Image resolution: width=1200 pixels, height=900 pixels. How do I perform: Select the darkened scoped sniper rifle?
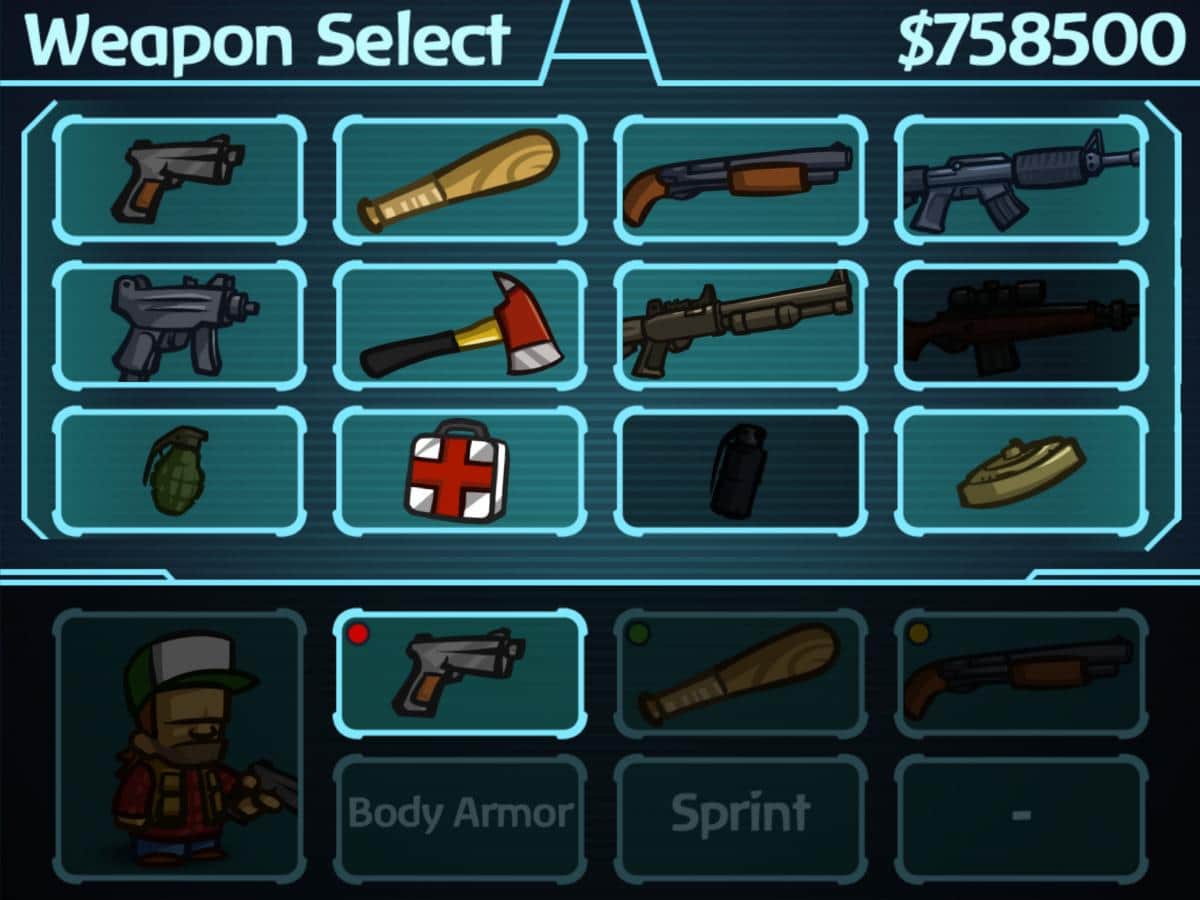1021,326
